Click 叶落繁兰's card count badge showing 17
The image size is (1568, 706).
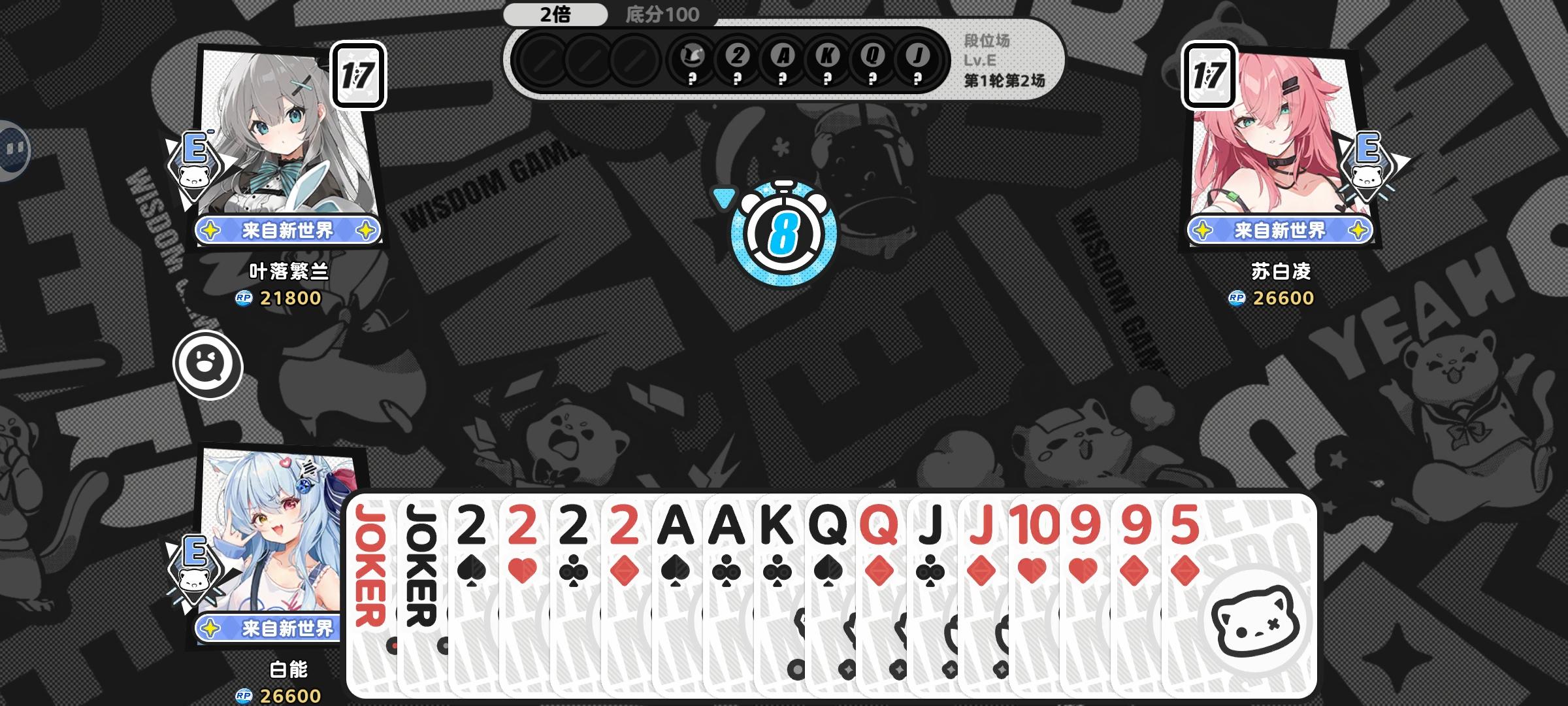pos(357,74)
